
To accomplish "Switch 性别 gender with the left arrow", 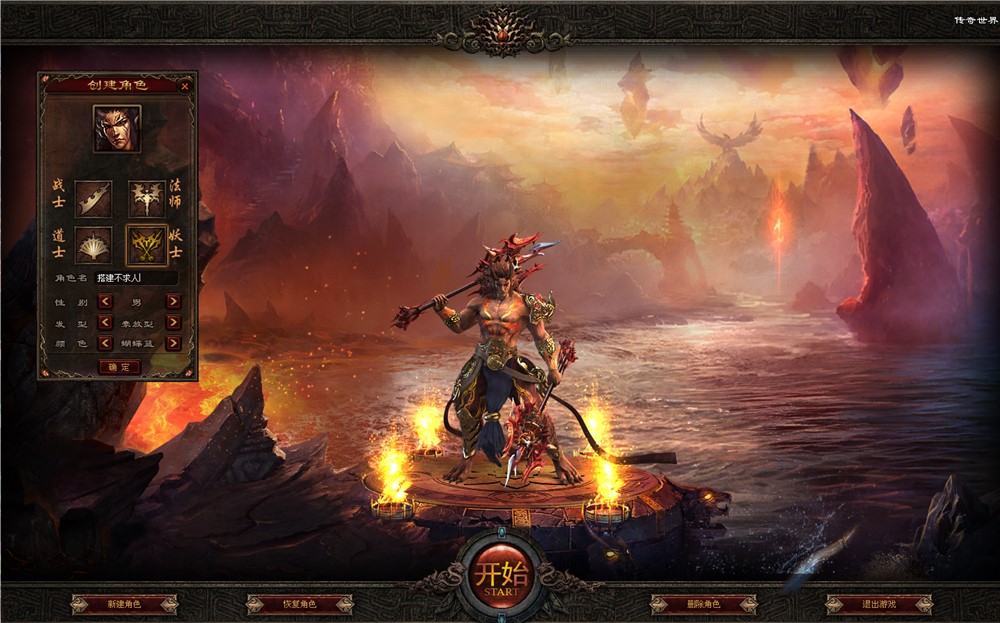I will click(x=104, y=301).
